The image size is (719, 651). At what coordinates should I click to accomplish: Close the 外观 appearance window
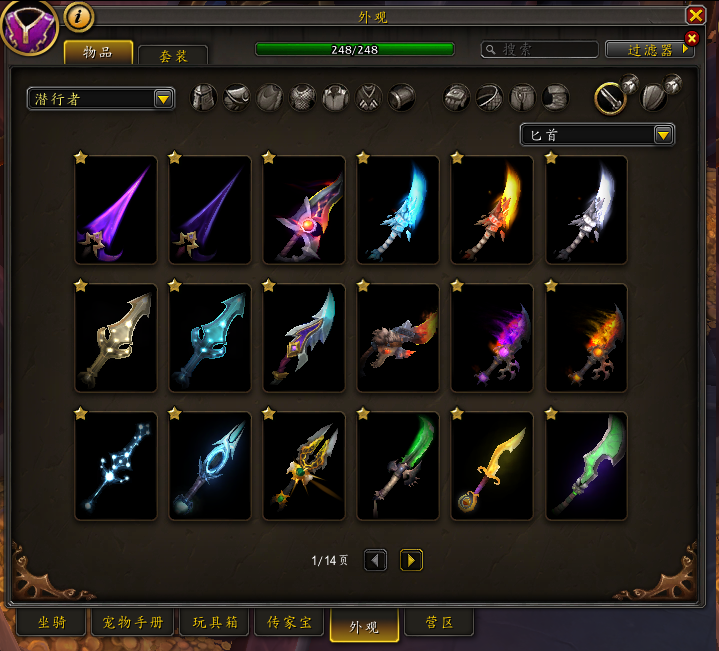[695, 15]
